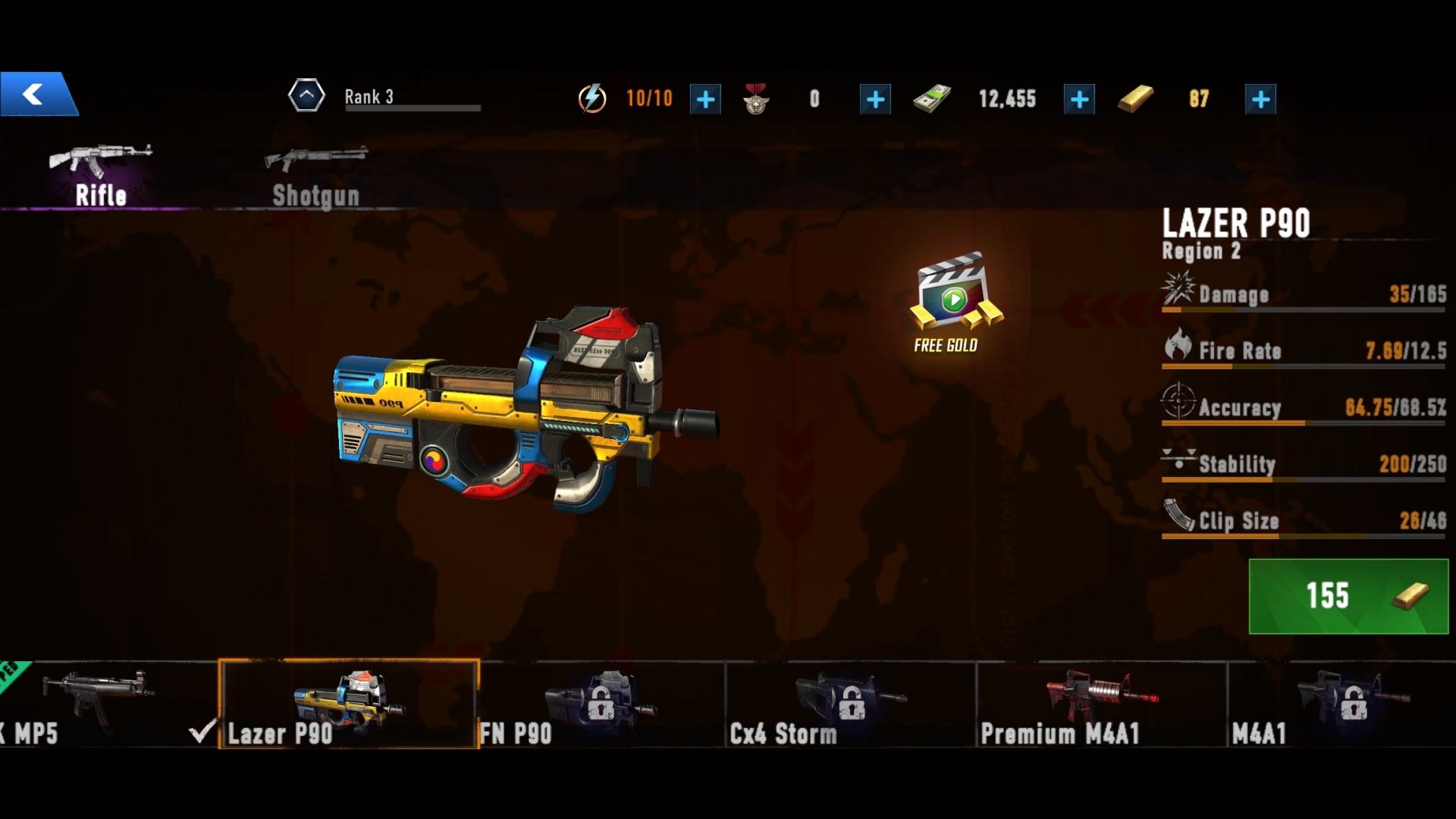Select the MP5 weapon tile
The height and width of the screenshot is (819, 1456).
pos(99,704)
